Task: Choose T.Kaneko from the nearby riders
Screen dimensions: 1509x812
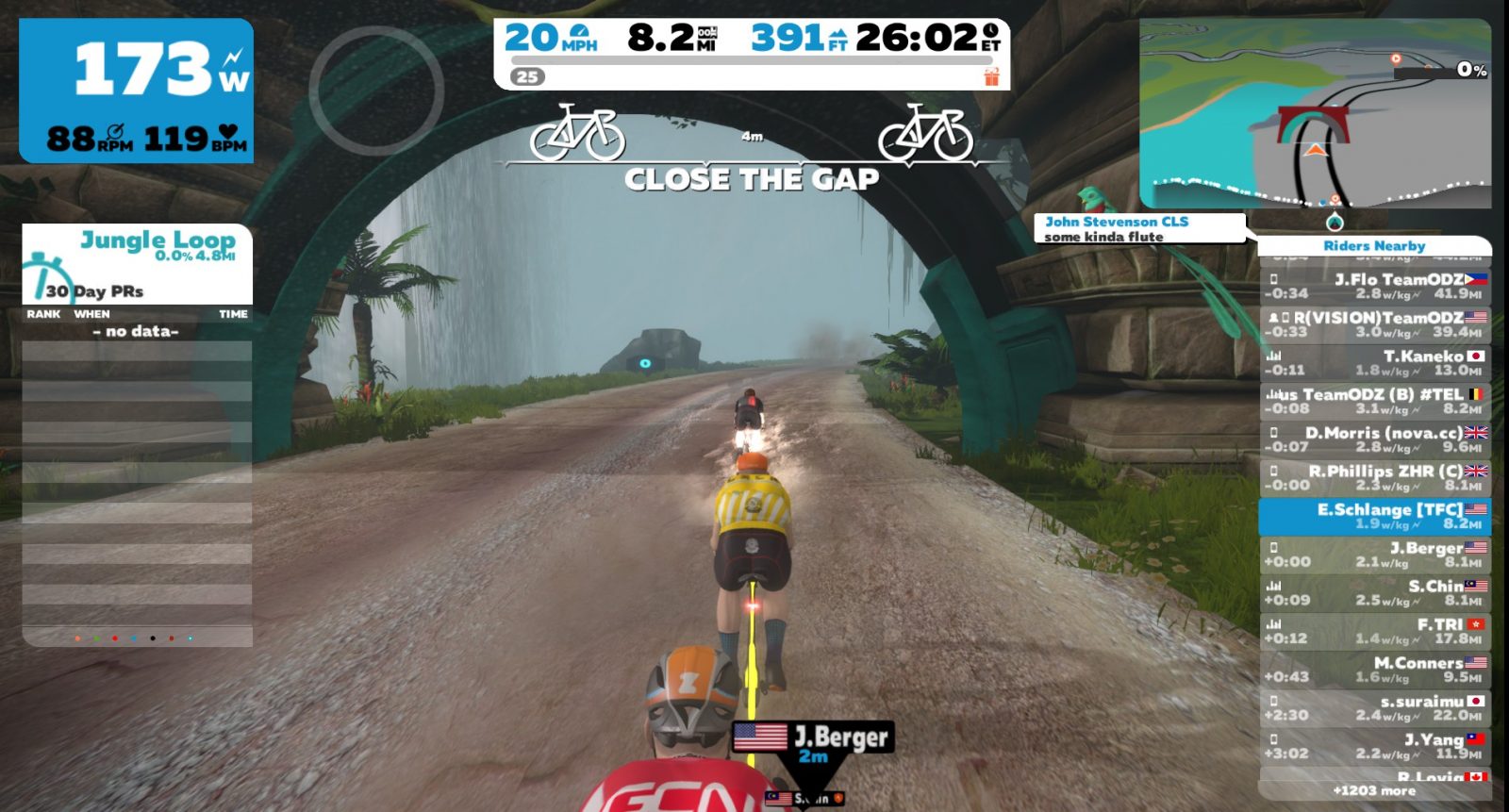Action: point(1375,363)
